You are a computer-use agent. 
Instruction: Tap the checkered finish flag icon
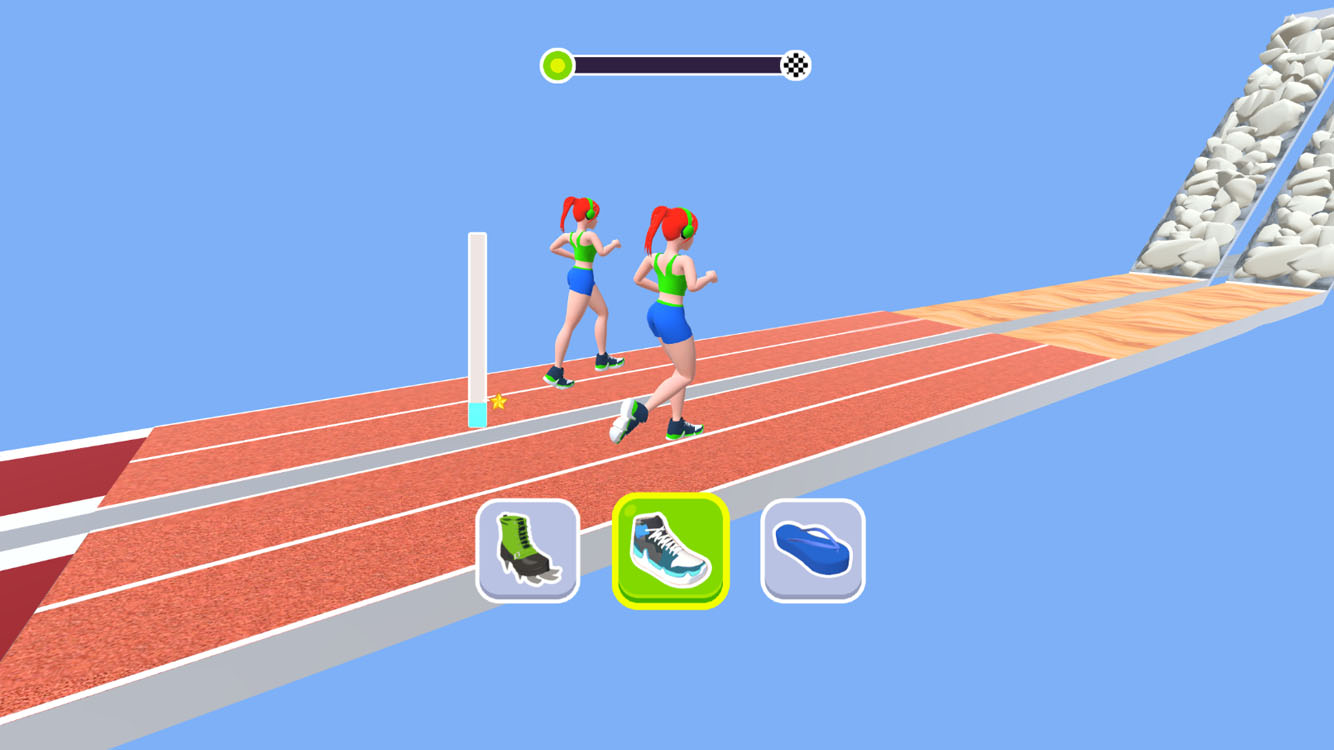[795, 63]
